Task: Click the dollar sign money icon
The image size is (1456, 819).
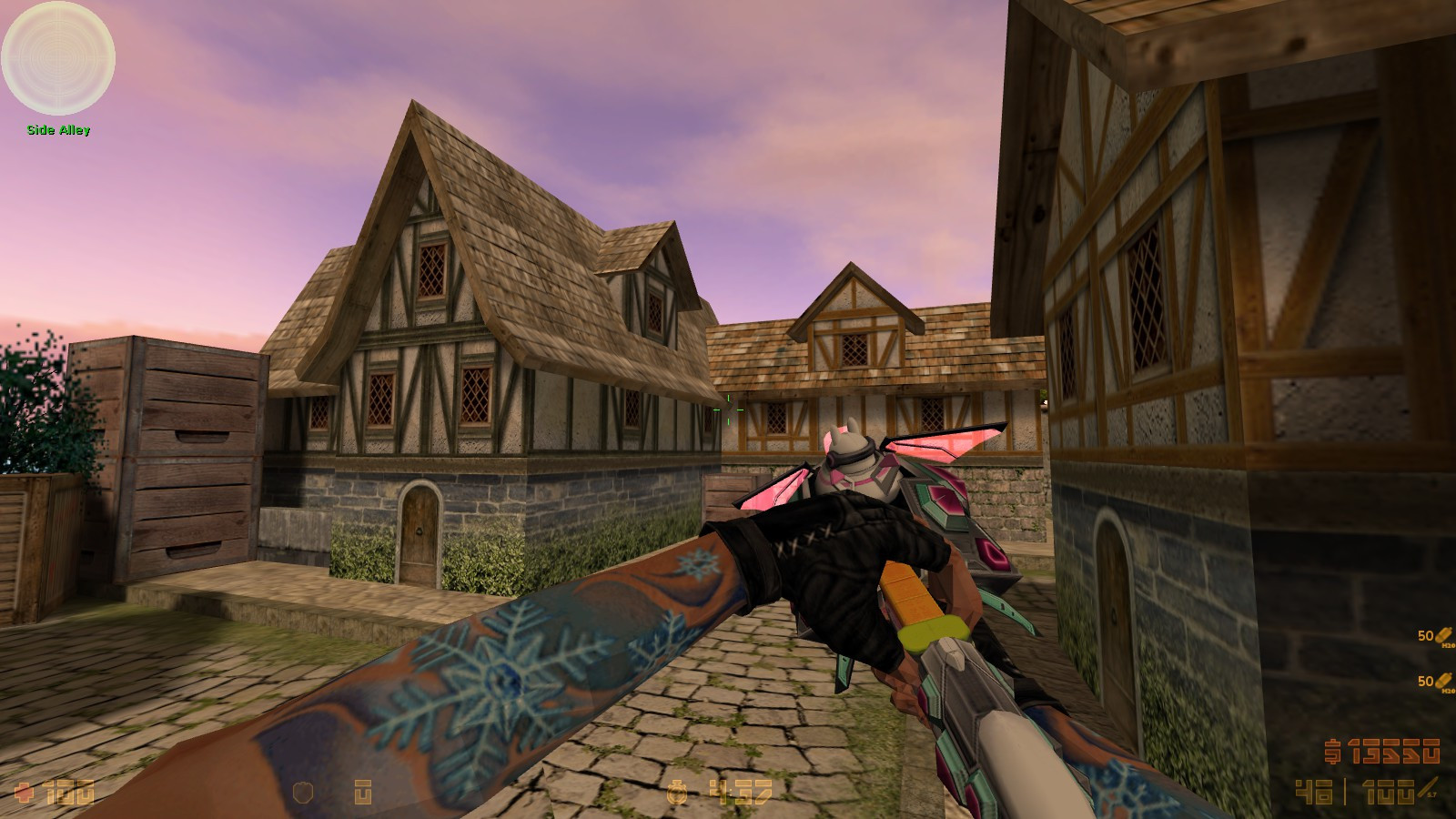Action: tap(1333, 751)
